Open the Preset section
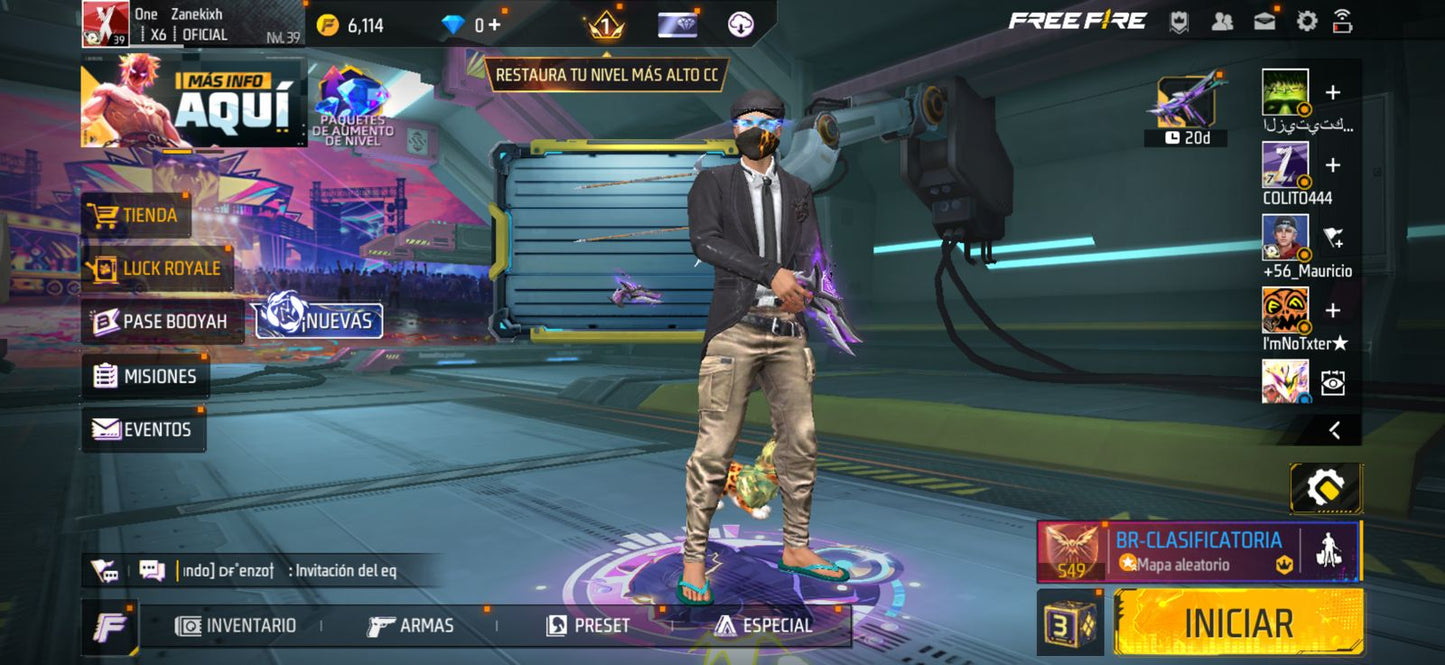The image size is (1445, 665). [x=588, y=626]
